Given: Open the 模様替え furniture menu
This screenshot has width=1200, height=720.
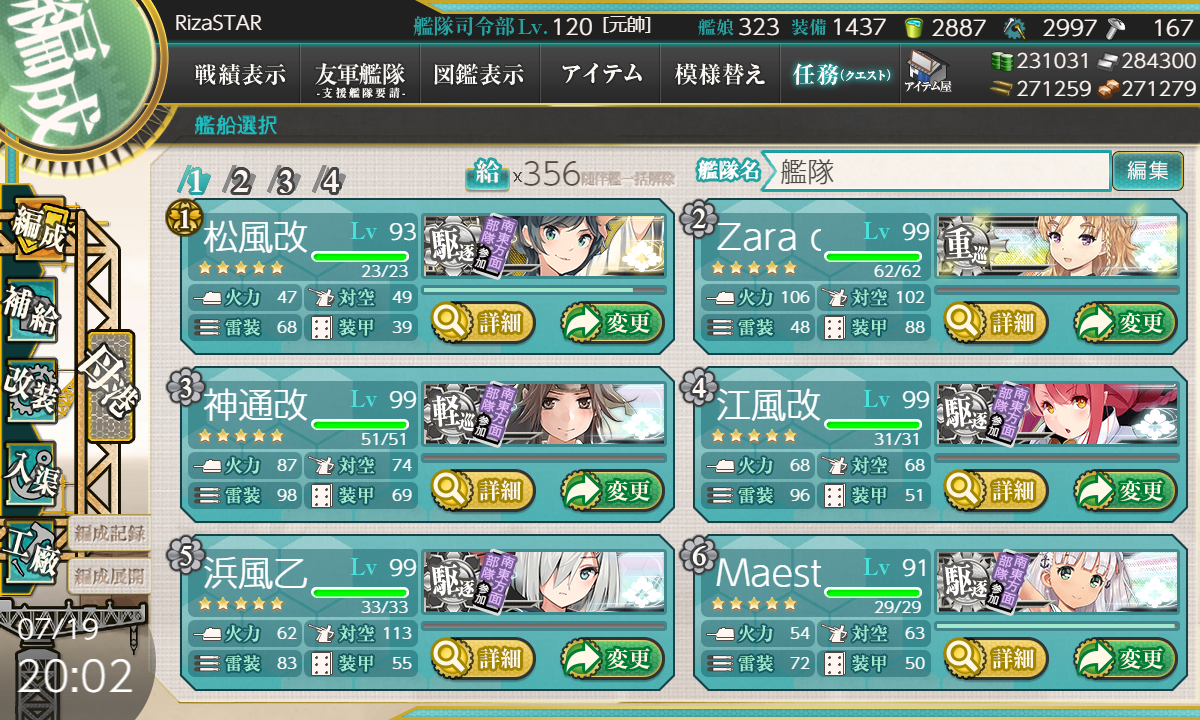Looking at the screenshot, I should coord(720,74).
